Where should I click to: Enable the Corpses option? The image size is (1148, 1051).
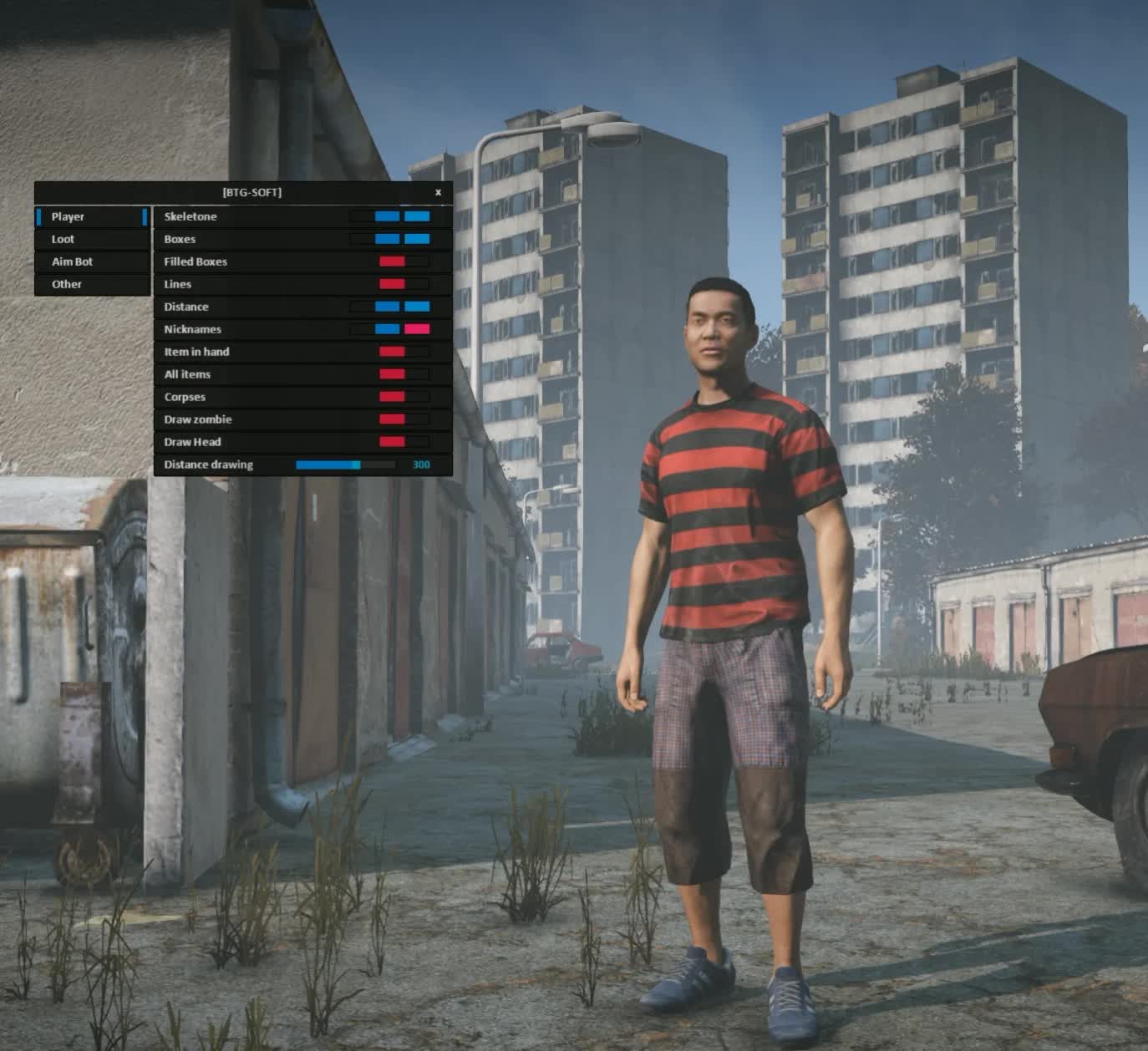pos(404,397)
